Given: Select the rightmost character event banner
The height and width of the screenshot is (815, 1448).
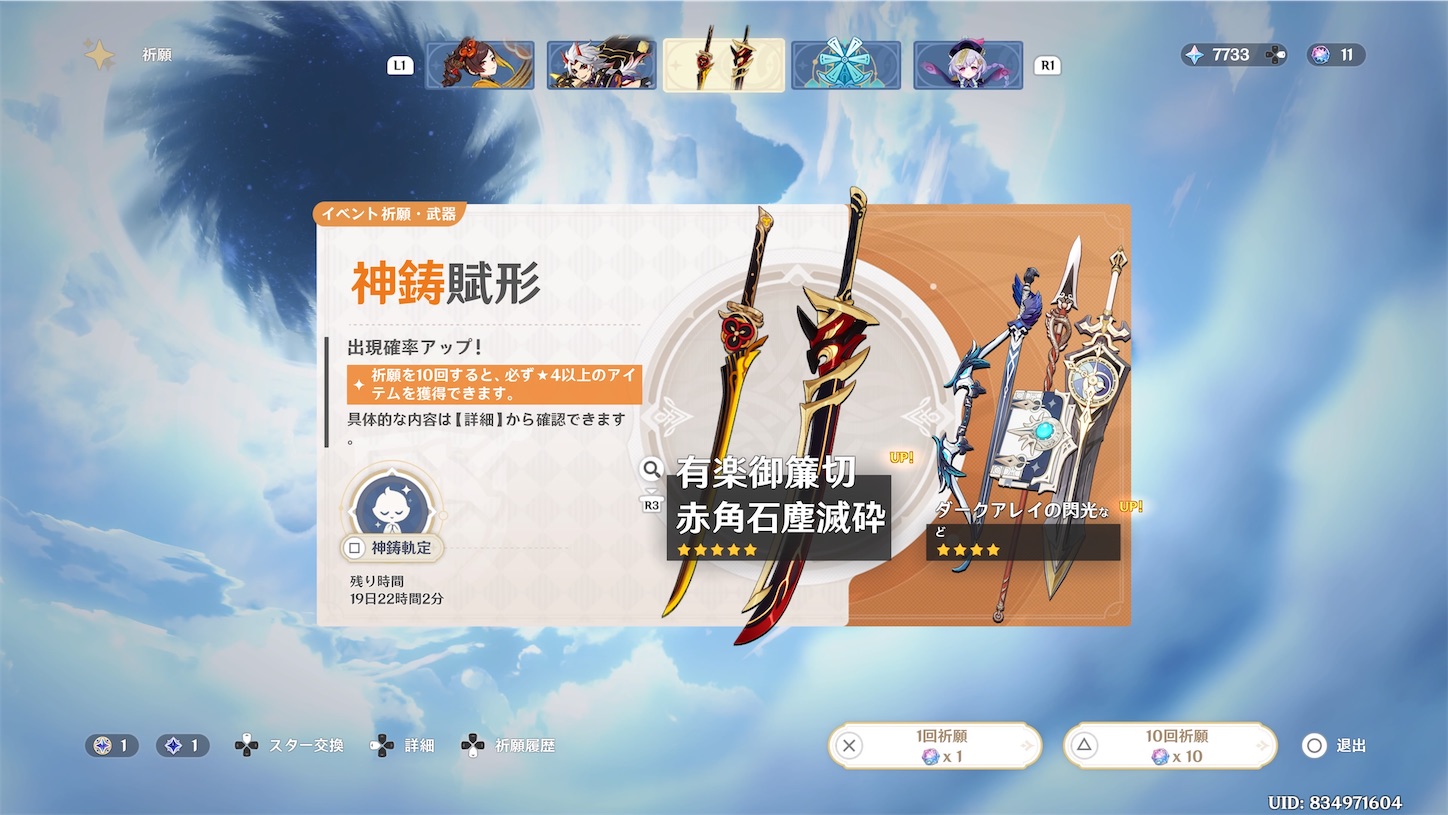Looking at the screenshot, I should (x=967, y=64).
